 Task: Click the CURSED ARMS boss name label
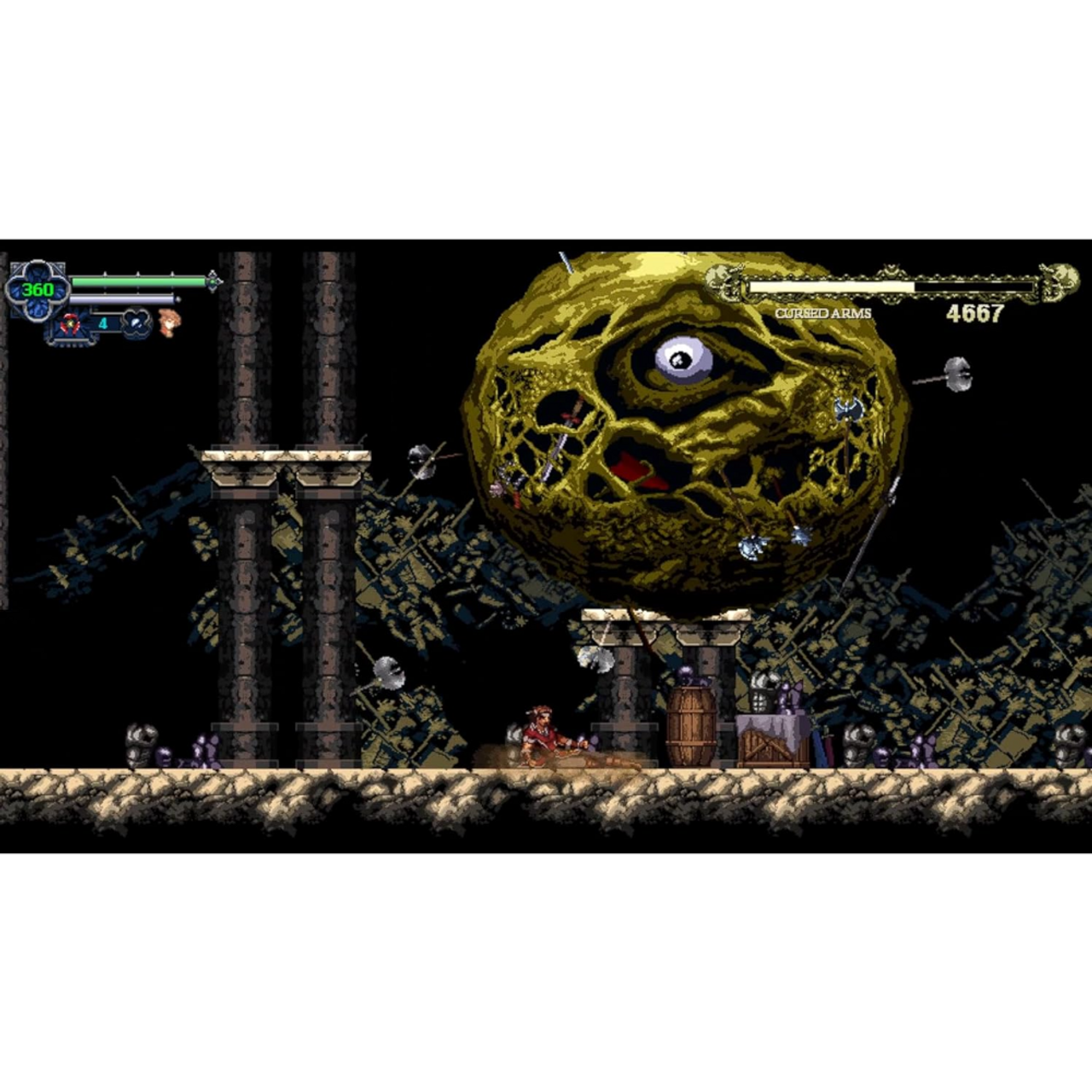822,315
